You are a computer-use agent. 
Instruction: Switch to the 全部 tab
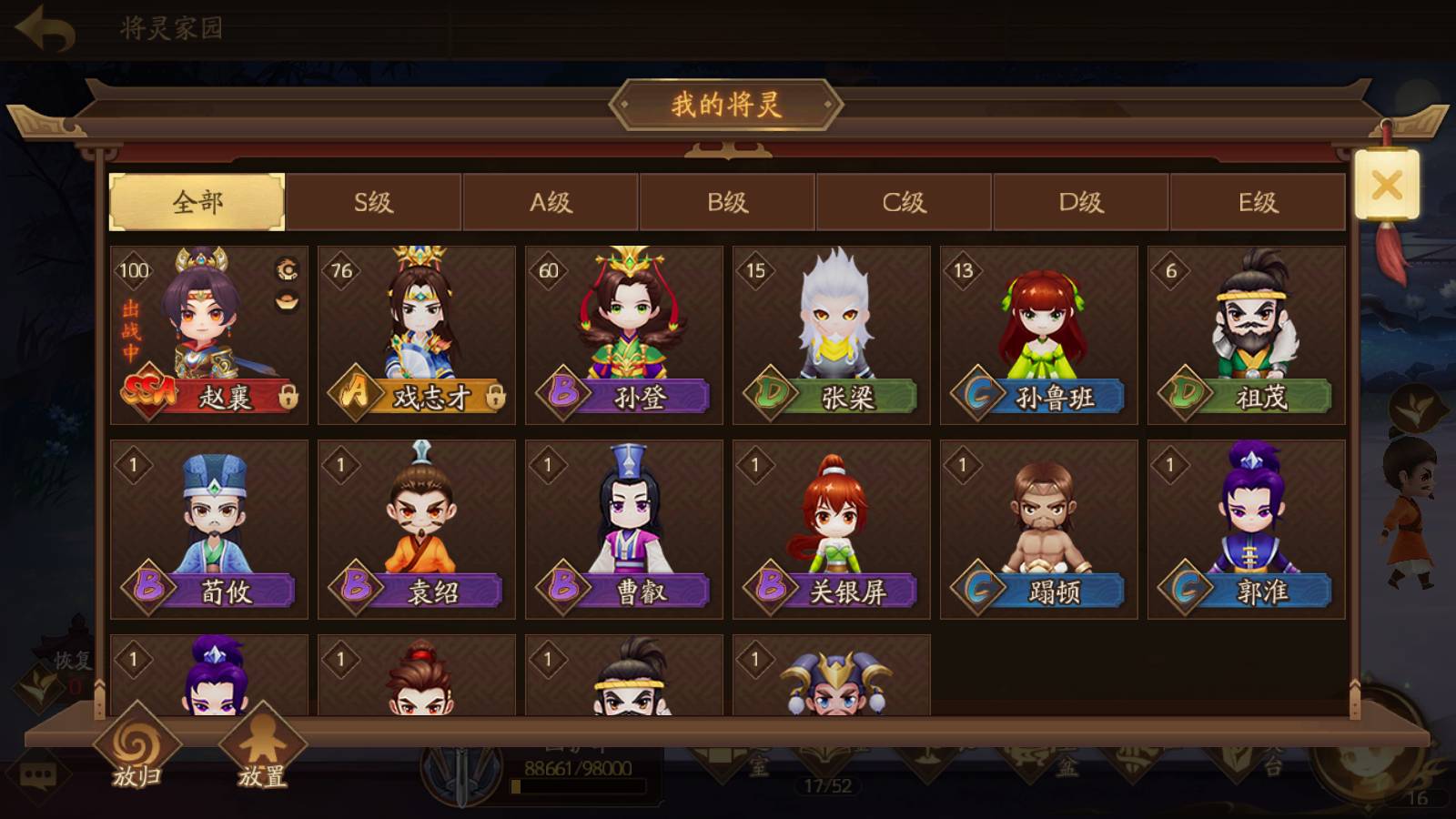click(197, 202)
